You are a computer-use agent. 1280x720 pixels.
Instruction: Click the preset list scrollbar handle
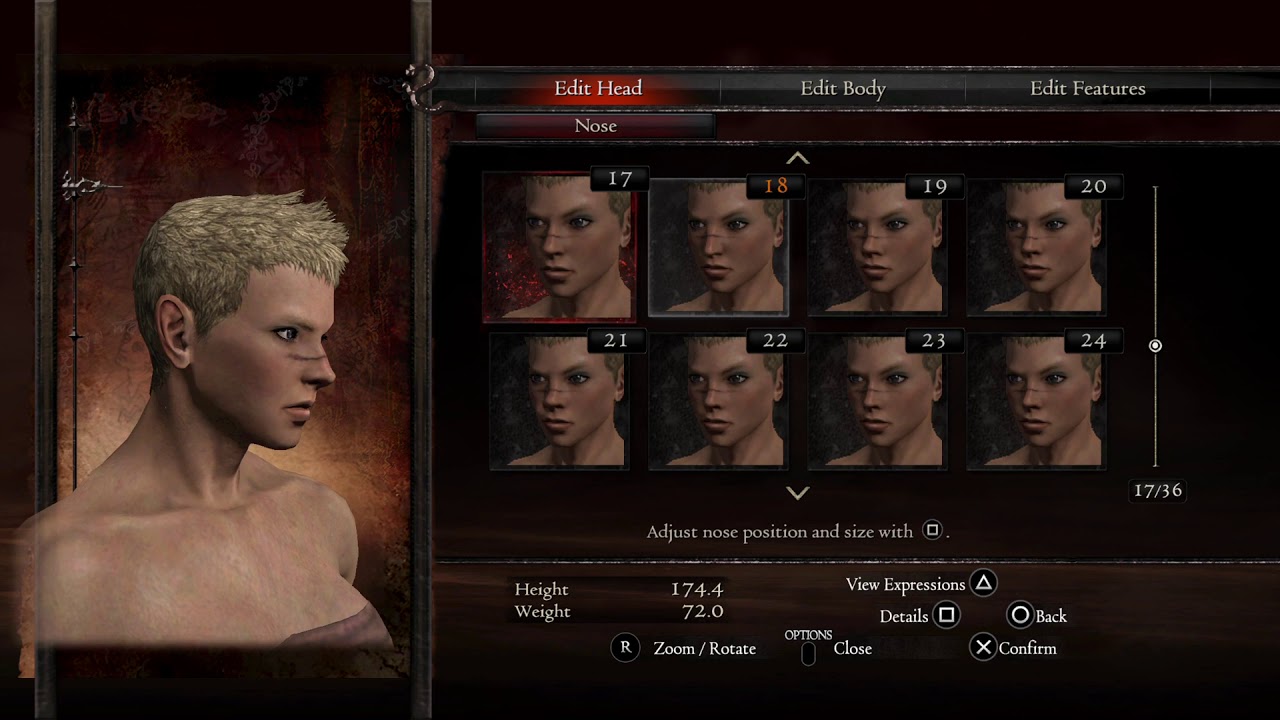coord(1155,346)
